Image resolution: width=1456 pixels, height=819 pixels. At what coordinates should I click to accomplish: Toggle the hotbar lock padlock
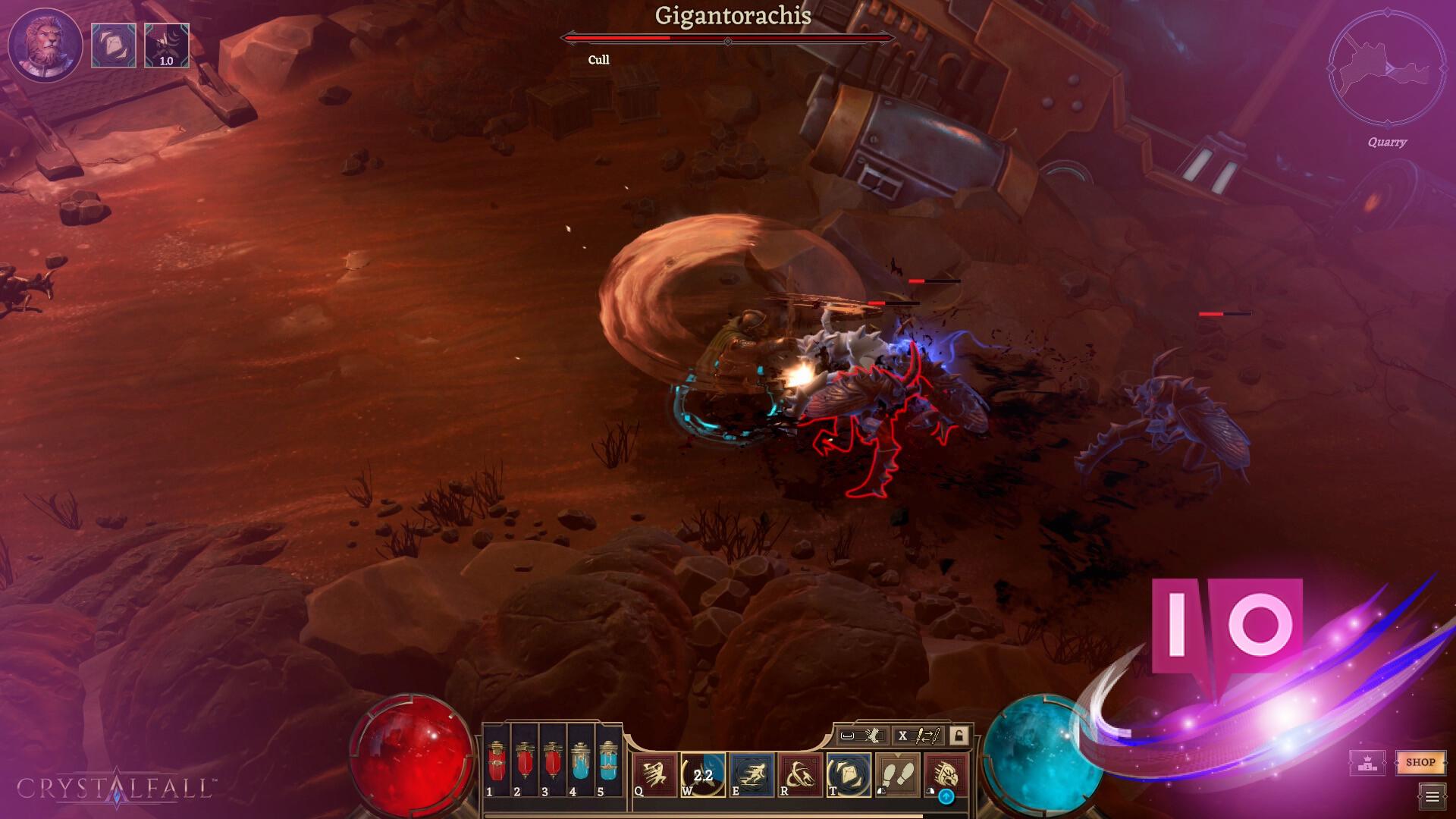point(960,736)
